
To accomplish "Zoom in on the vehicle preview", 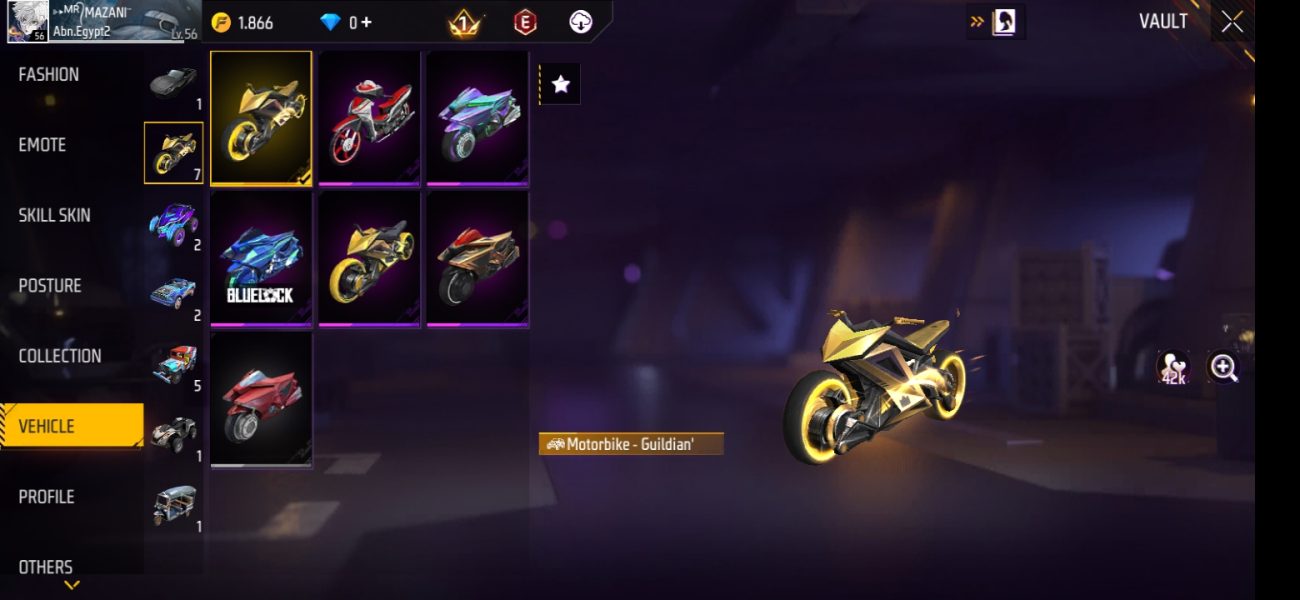I will [x=1224, y=368].
